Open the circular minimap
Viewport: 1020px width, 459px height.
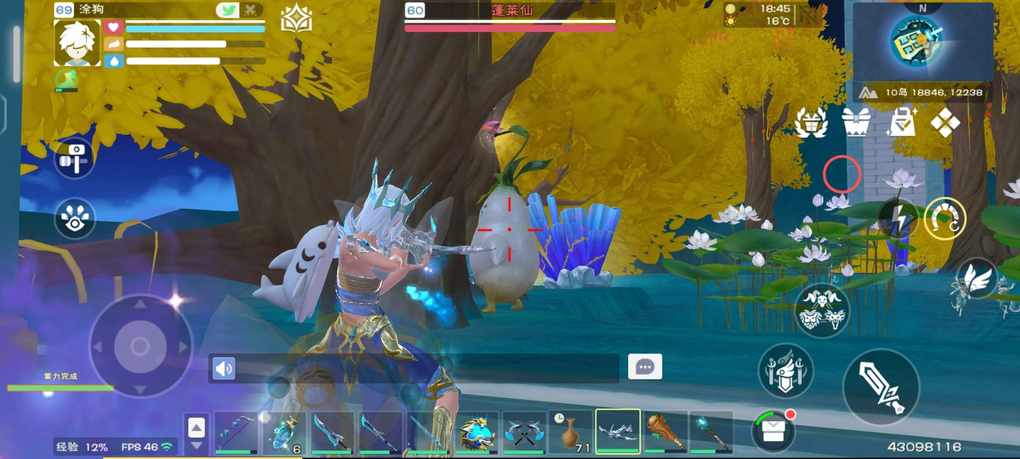(916, 40)
